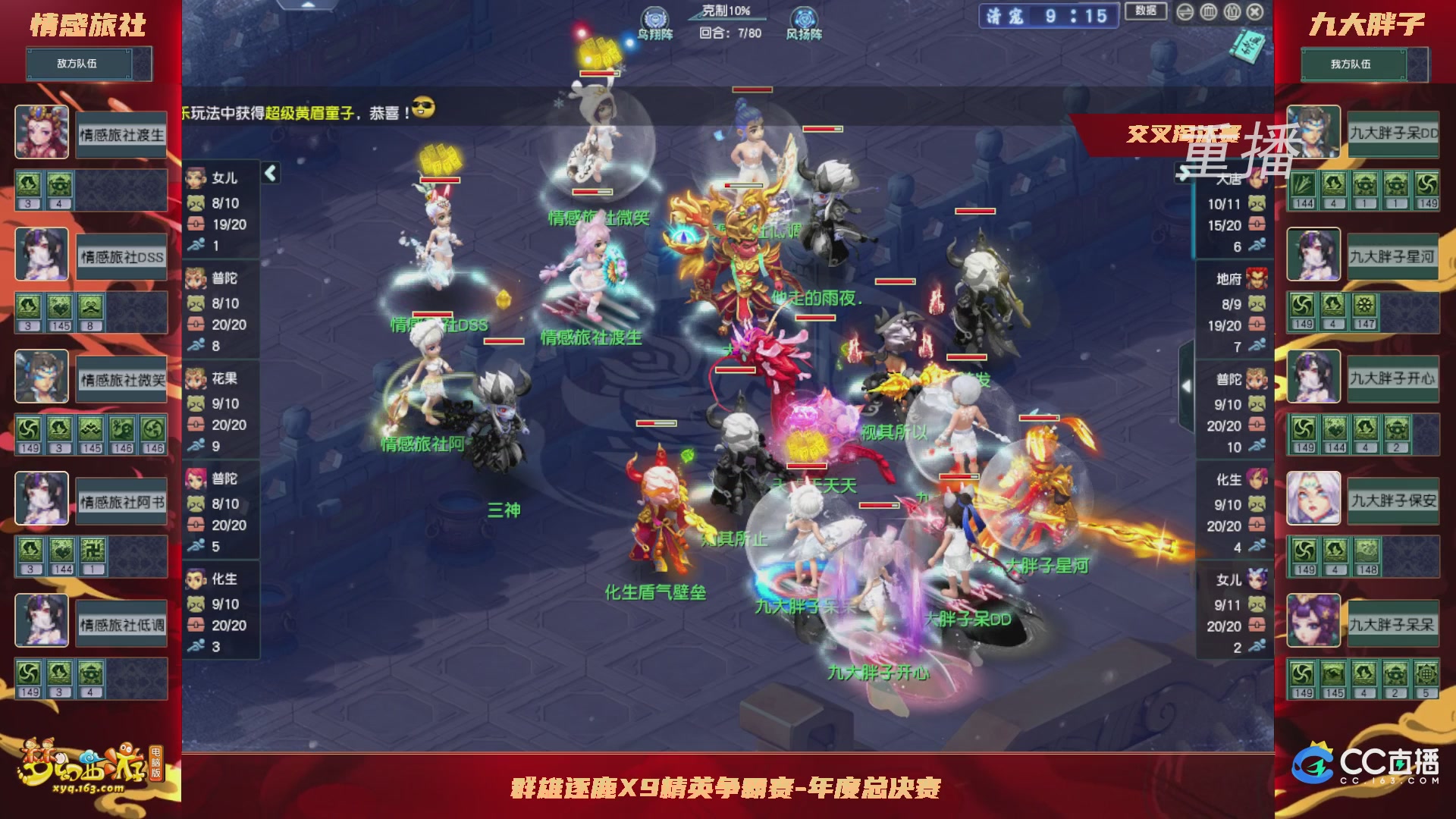The height and width of the screenshot is (819, 1456).
Task: Expand the right side panel arrow
Action: pos(1187,385)
